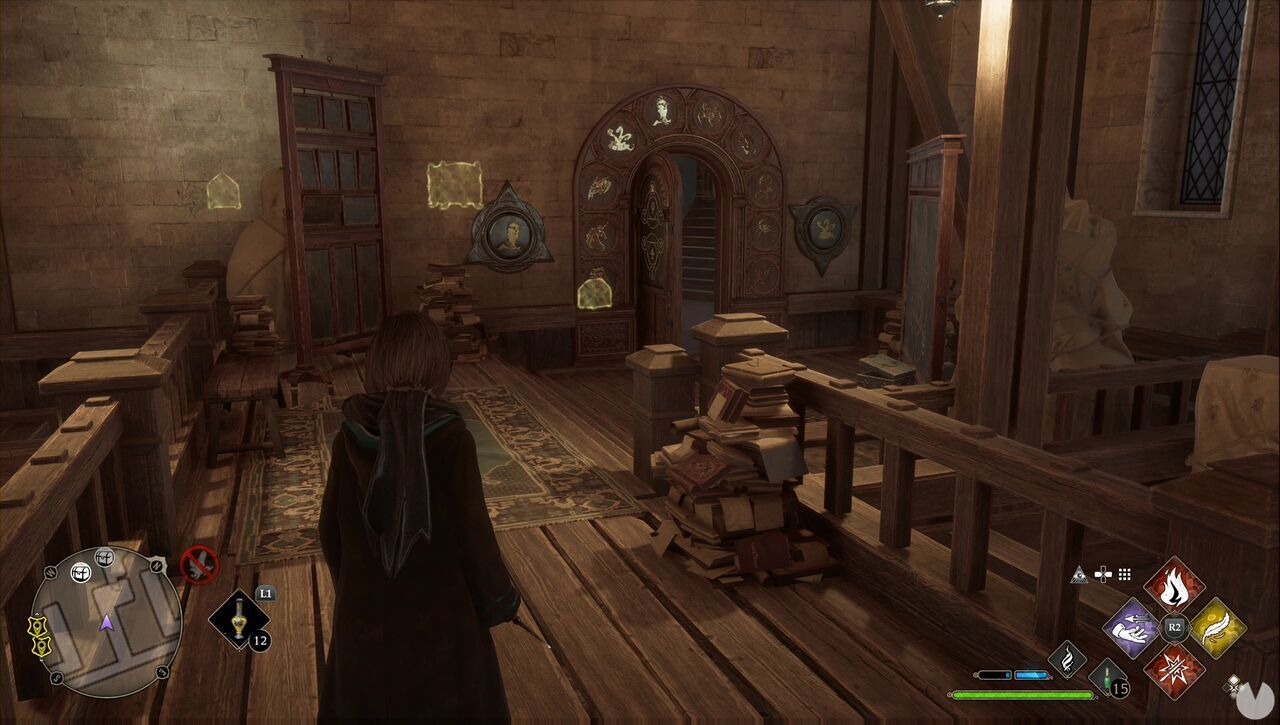The width and height of the screenshot is (1280, 725).
Task: Select the red Confringo blast spell
Action: pyautogui.click(x=1173, y=670)
